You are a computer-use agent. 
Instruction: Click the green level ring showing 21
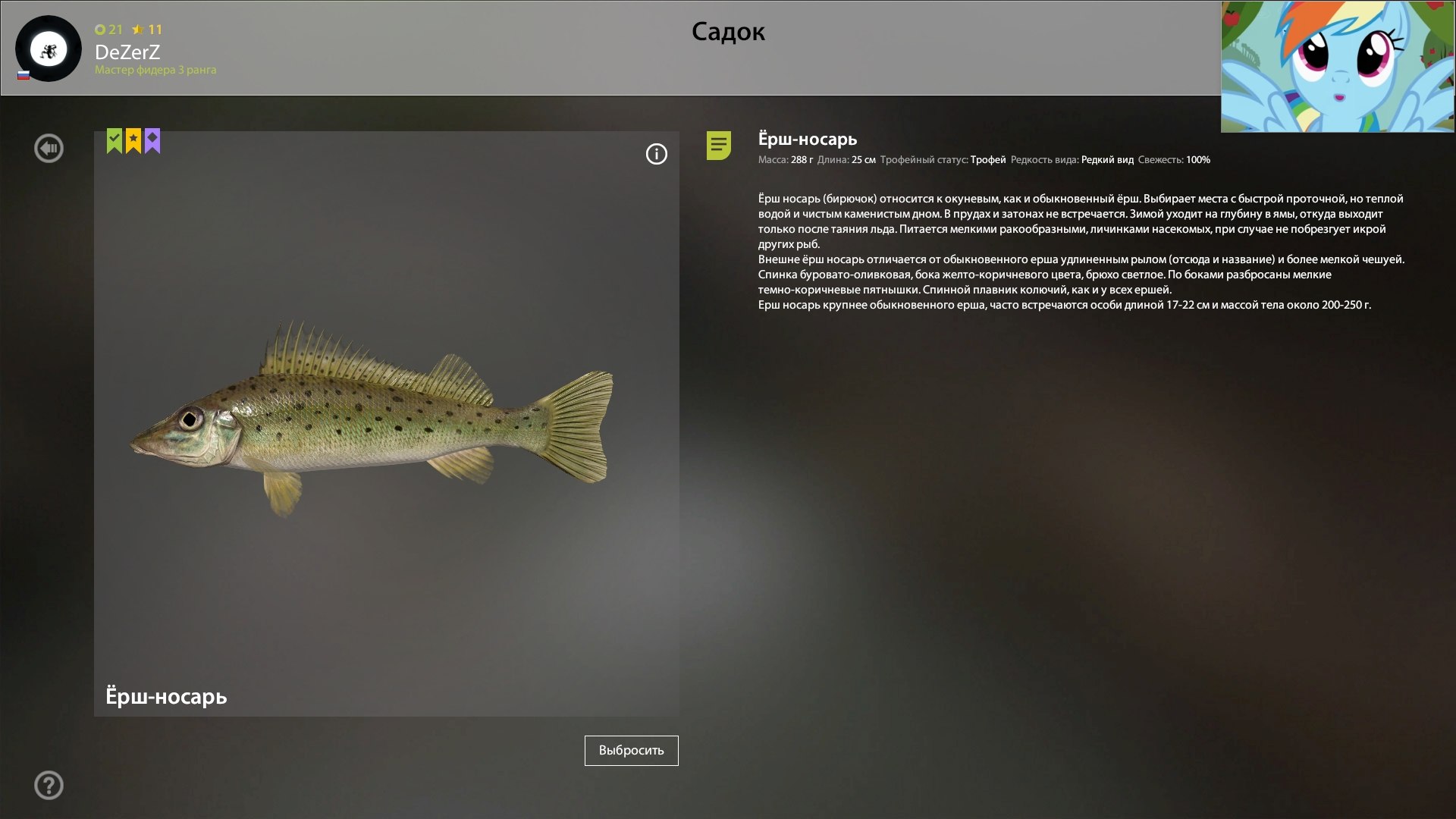105,30
